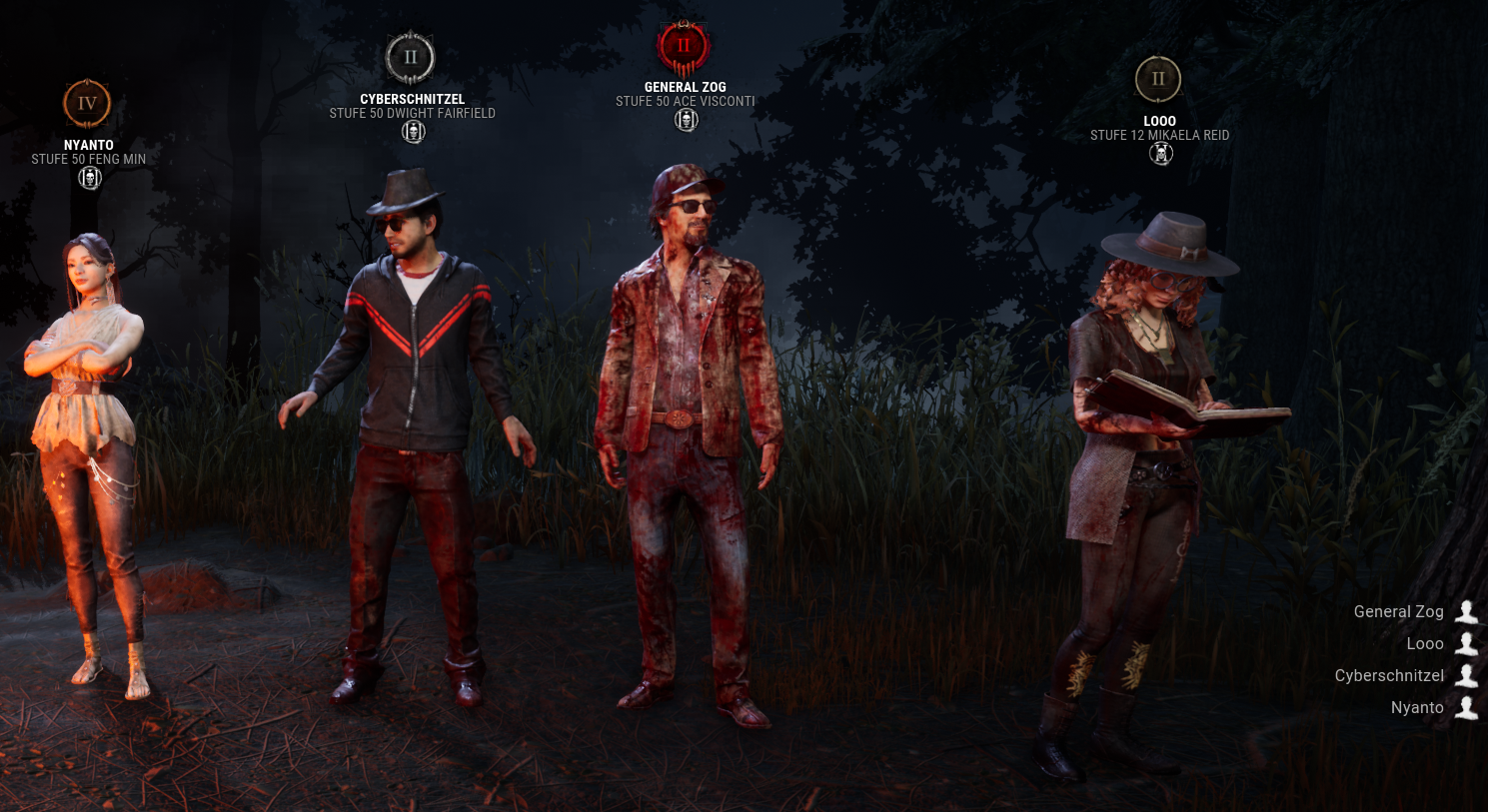This screenshot has height=812, width=1488.
Task: Select General Zog in the player list
Action: pyautogui.click(x=1399, y=611)
